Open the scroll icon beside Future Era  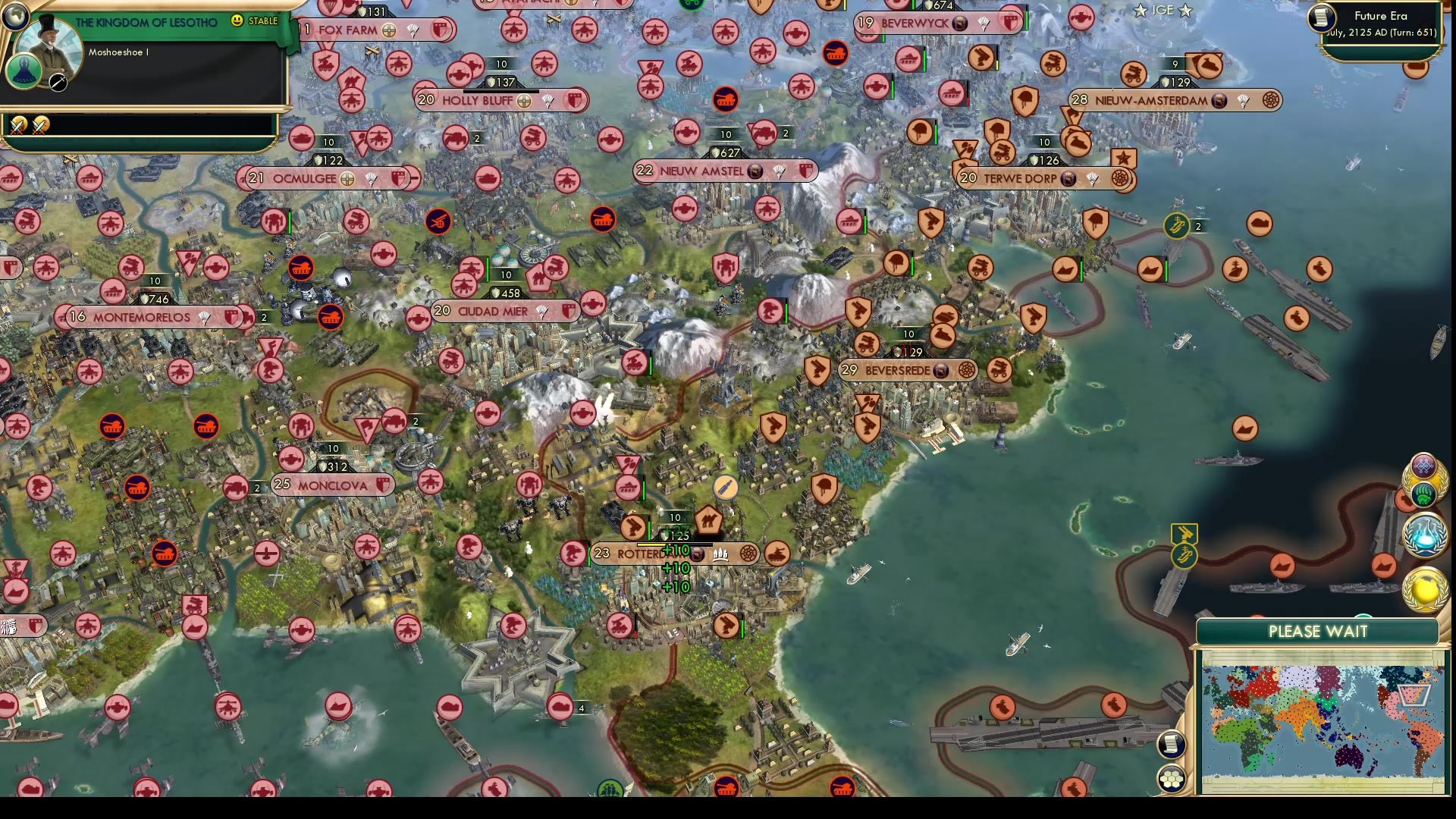click(x=1322, y=18)
